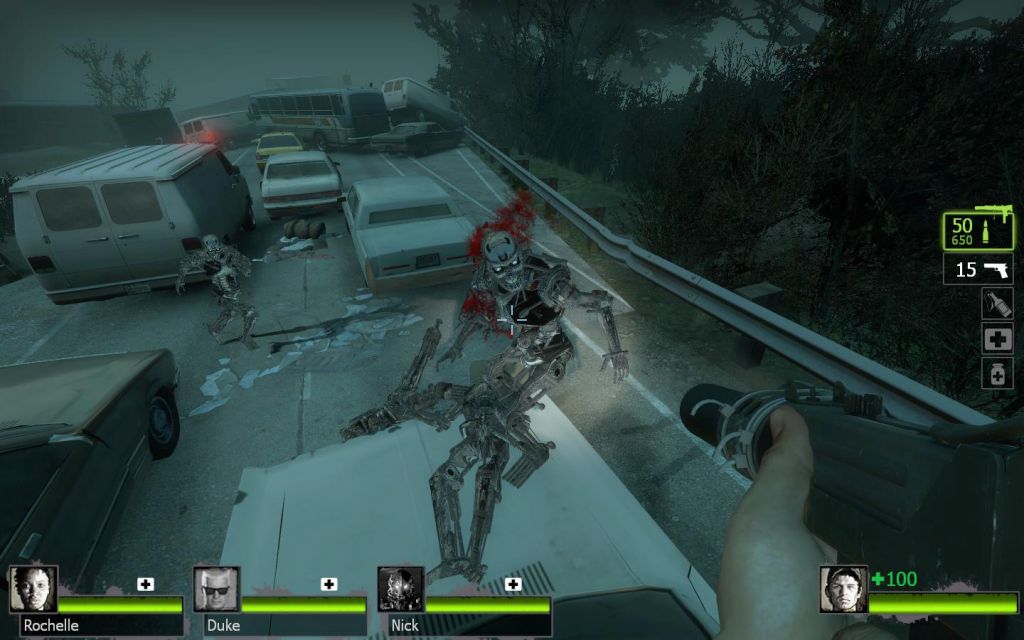This screenshot has height=640, width=1024.
Task: Switch to the pistol slot
Action: pyautogui.click(x=978, y=269)
